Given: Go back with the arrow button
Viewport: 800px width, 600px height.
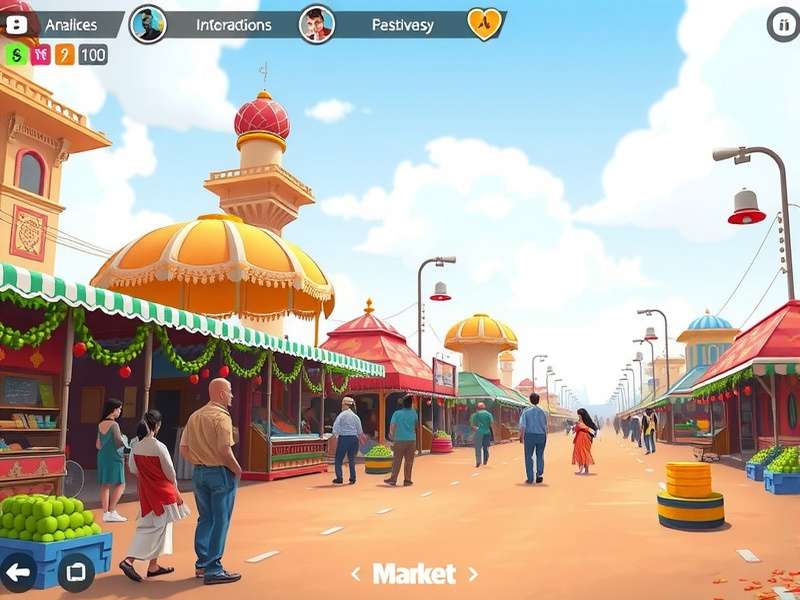Looking at the screenshot, I should click(x=18, y=573).
